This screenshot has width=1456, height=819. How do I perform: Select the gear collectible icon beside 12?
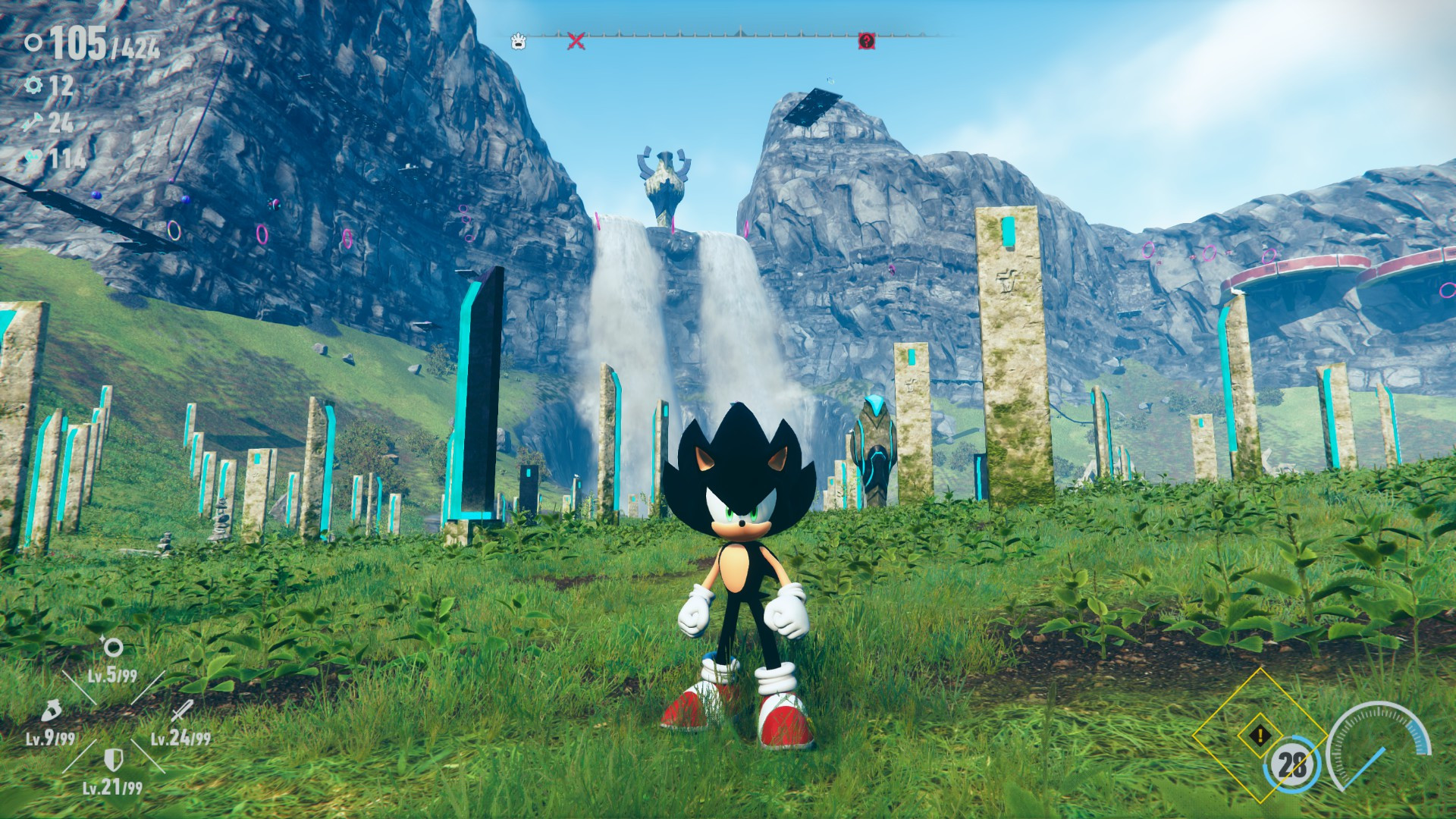click(32, 84)
